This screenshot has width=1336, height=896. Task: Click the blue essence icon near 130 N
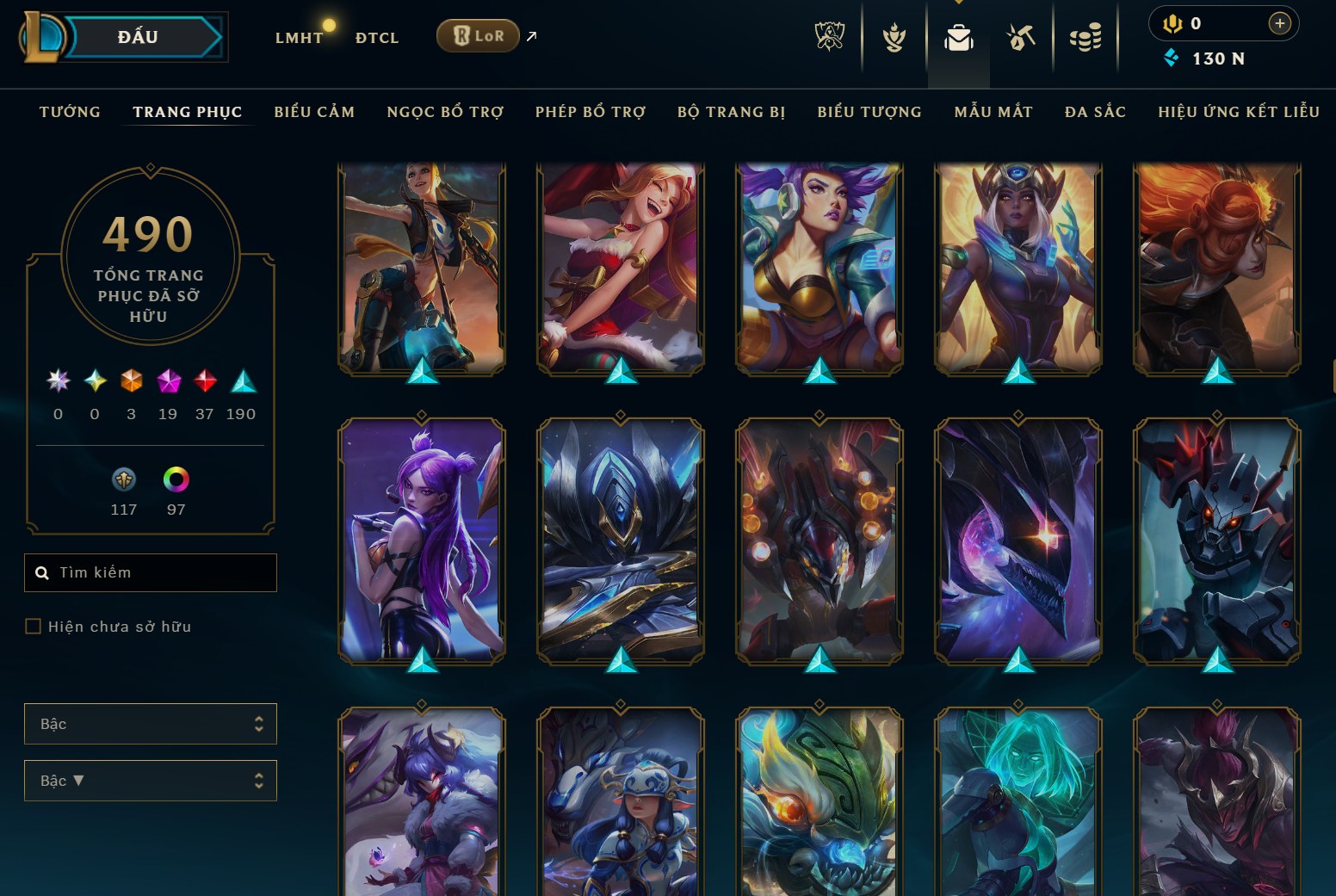[1171, 59]
